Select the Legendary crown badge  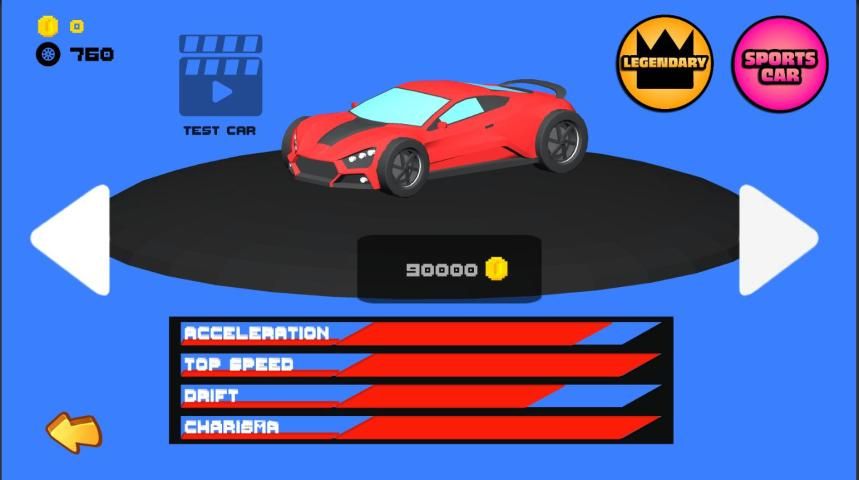[x=664, y=62]
